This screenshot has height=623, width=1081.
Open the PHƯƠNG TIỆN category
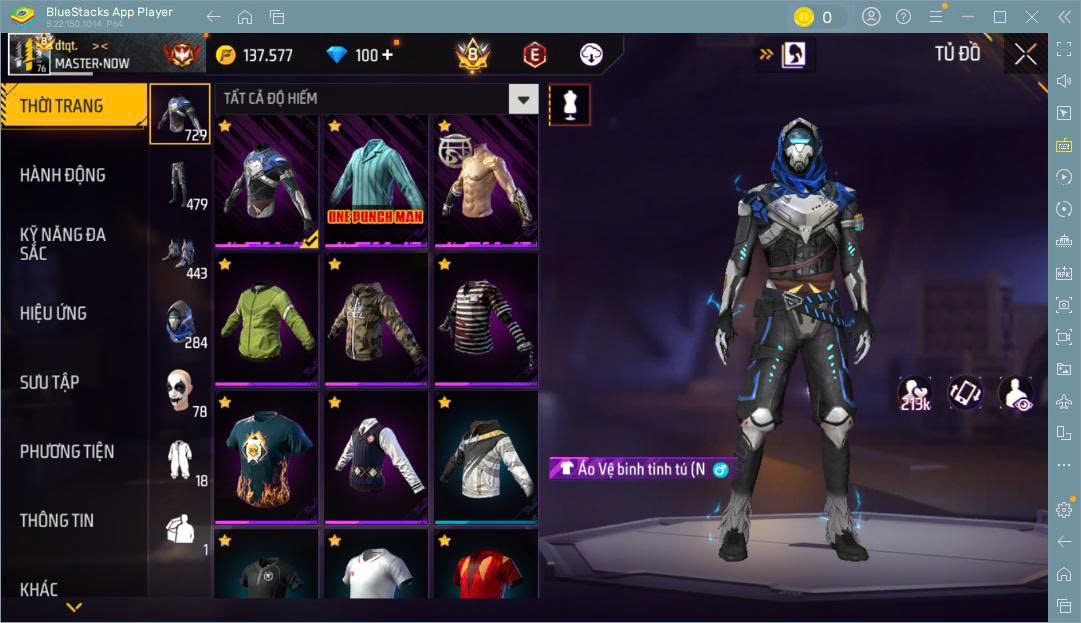tap(67, 452)
